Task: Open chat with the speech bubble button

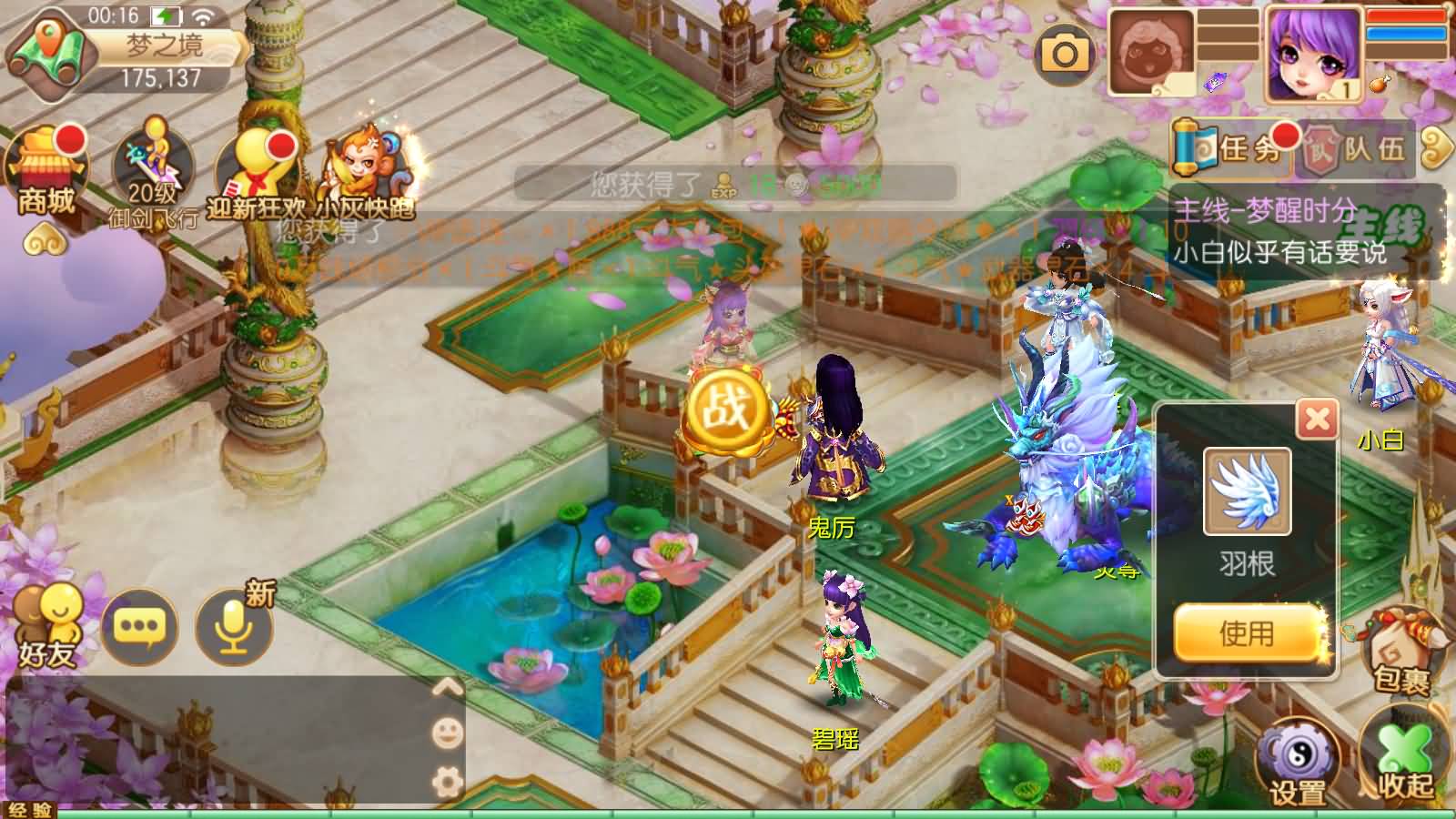Action: (138, 626)
